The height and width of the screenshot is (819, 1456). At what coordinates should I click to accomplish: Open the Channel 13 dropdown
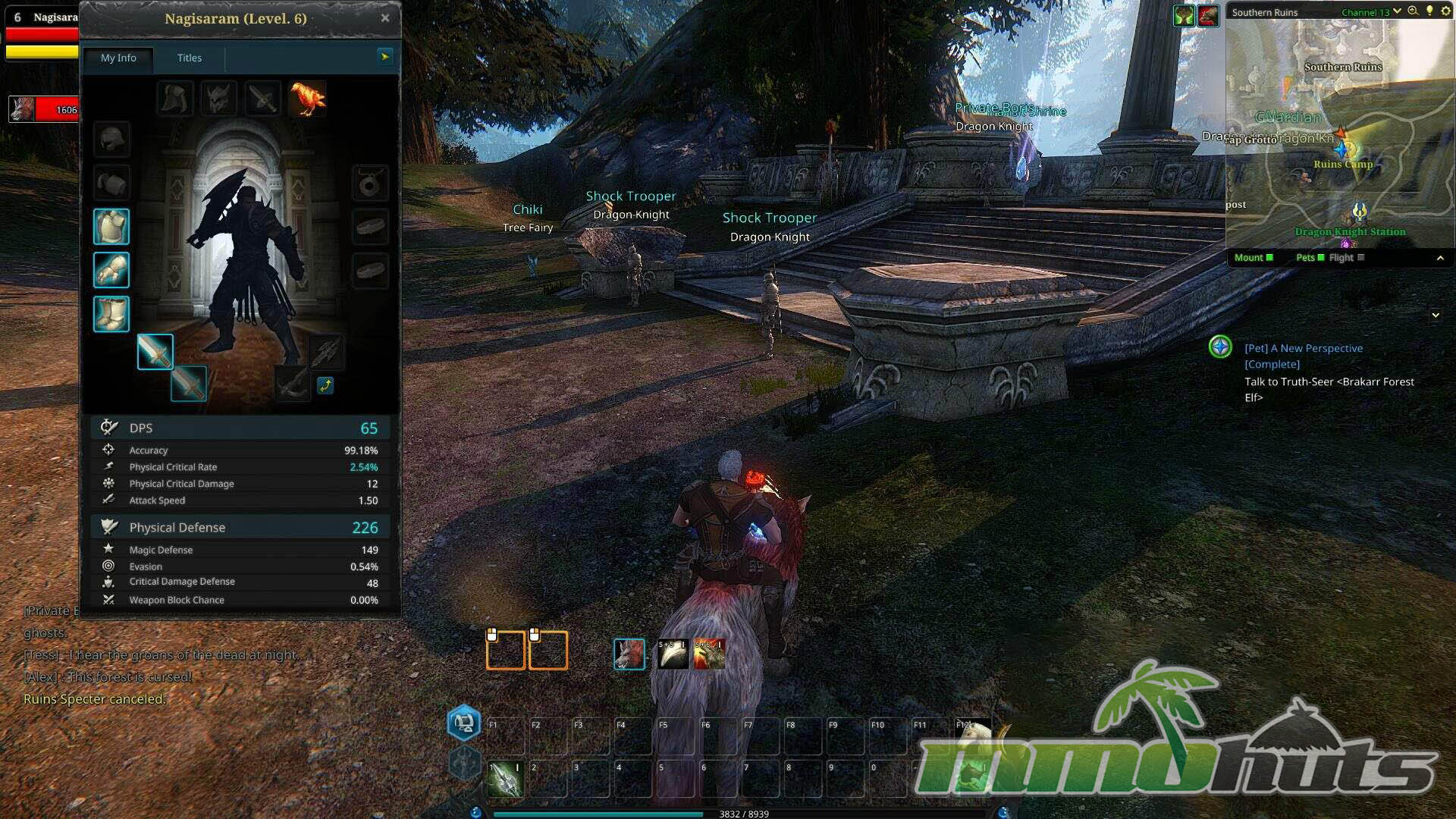(1396, 11)
